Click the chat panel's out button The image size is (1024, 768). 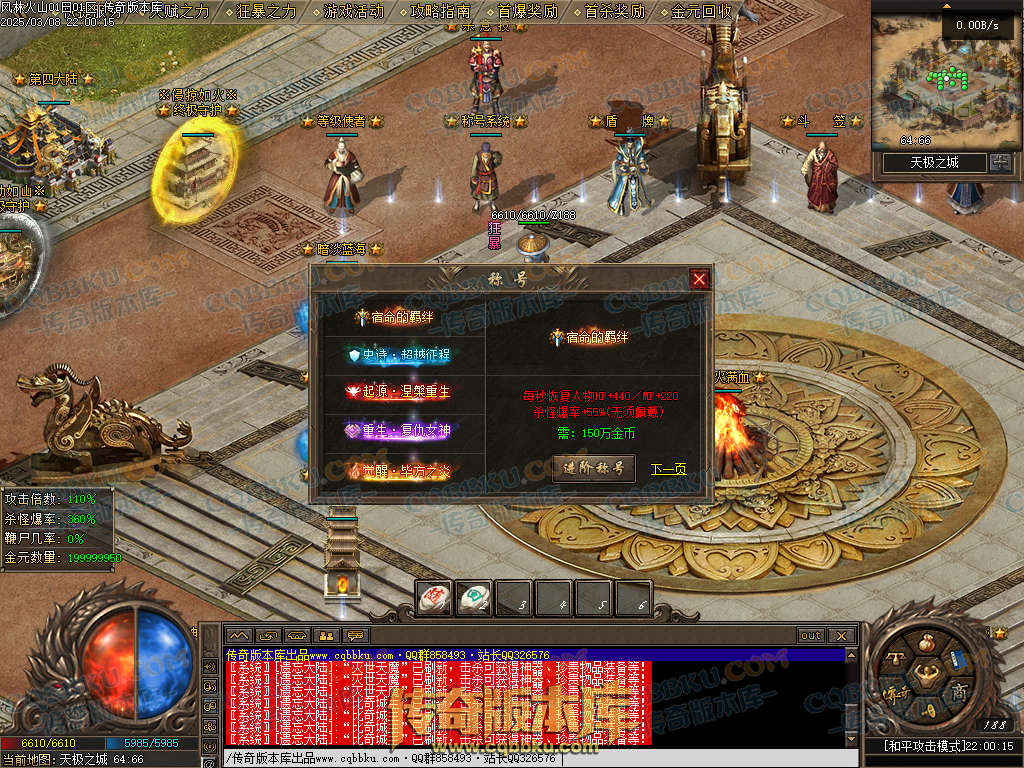point(810,635)
